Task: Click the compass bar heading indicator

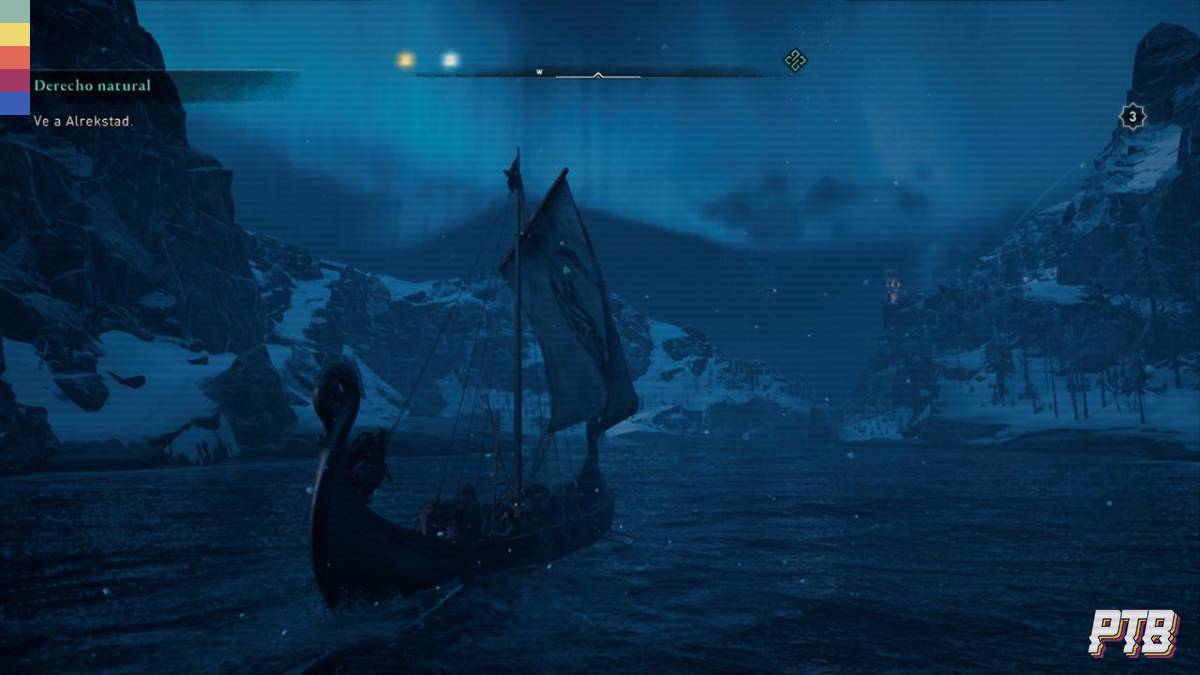Action: 598,74
